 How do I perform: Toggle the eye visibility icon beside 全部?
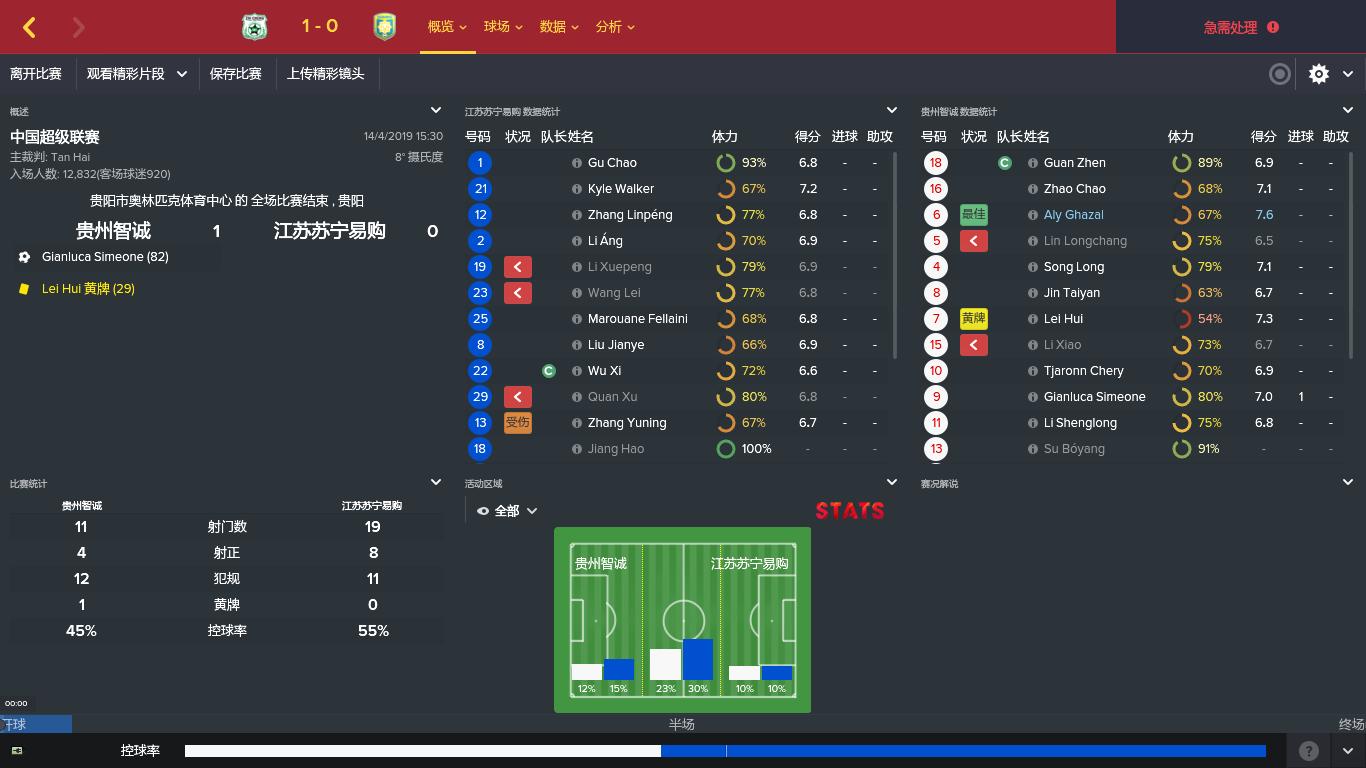(x=481, y=510)
